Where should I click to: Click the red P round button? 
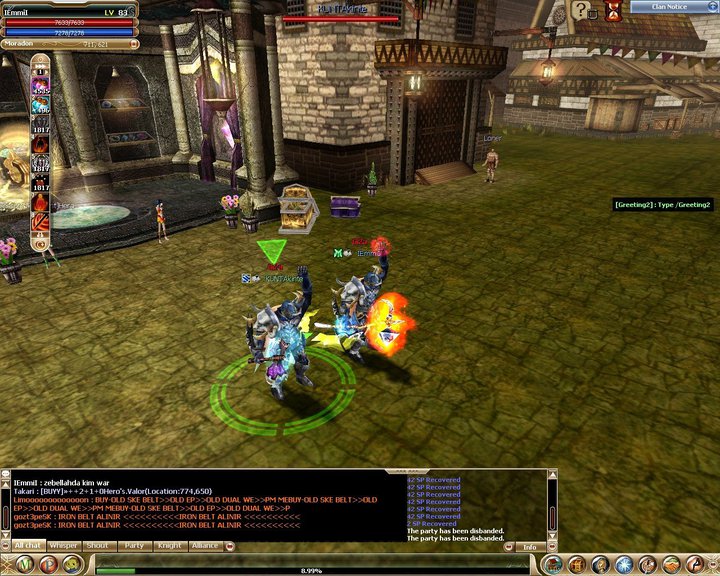point(49,564)
